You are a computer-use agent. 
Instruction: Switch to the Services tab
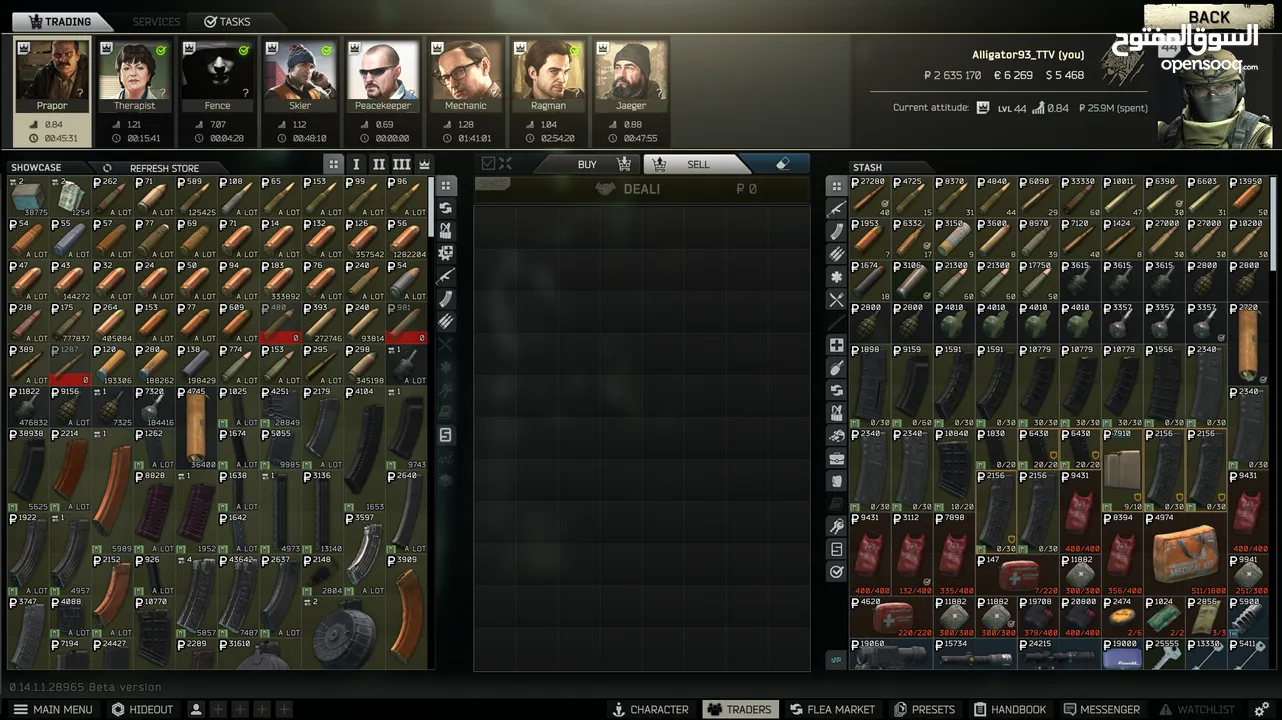tap(156, 21)
